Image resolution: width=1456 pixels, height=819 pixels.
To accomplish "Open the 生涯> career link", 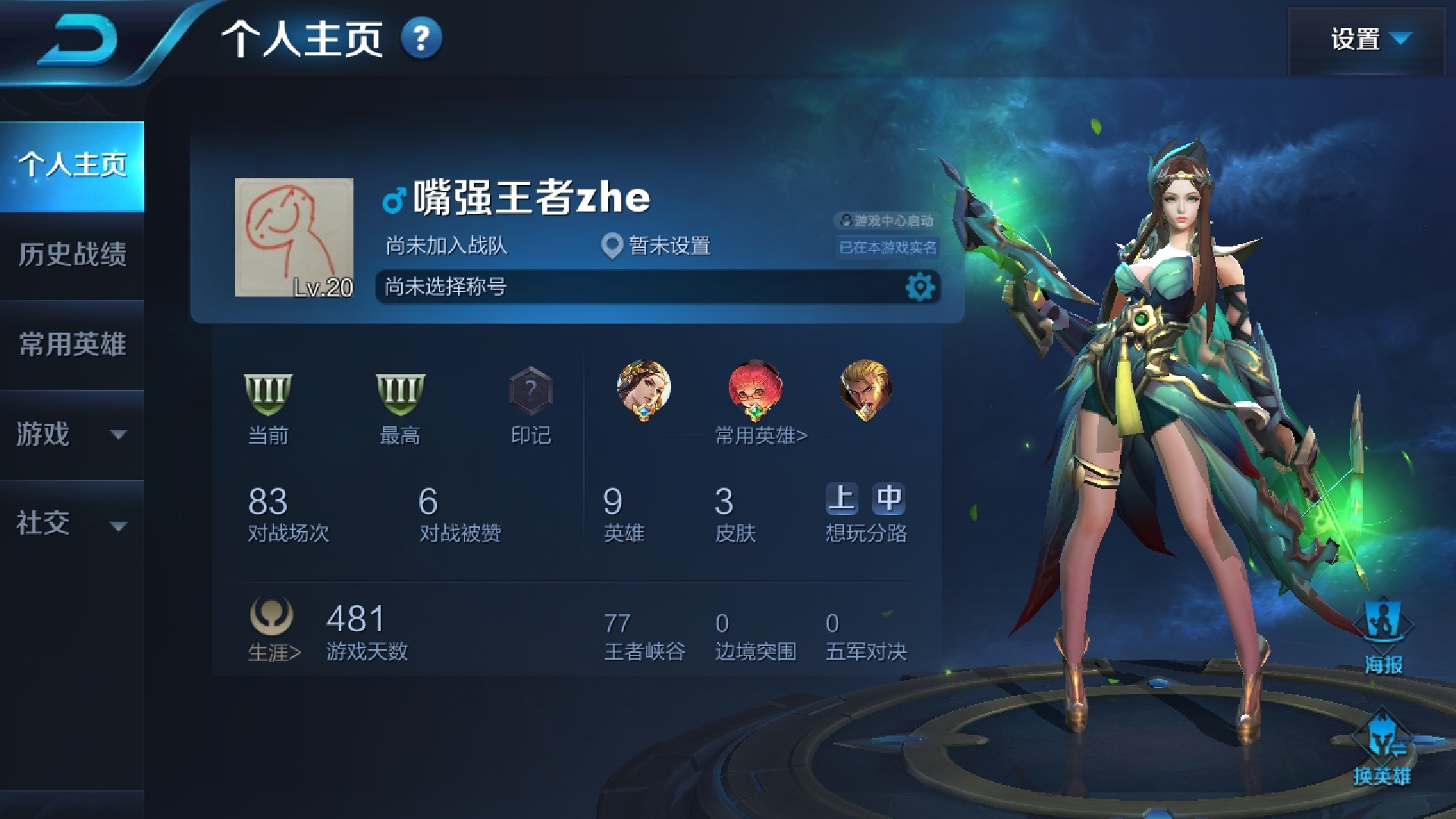I will (x=273, y=629).
